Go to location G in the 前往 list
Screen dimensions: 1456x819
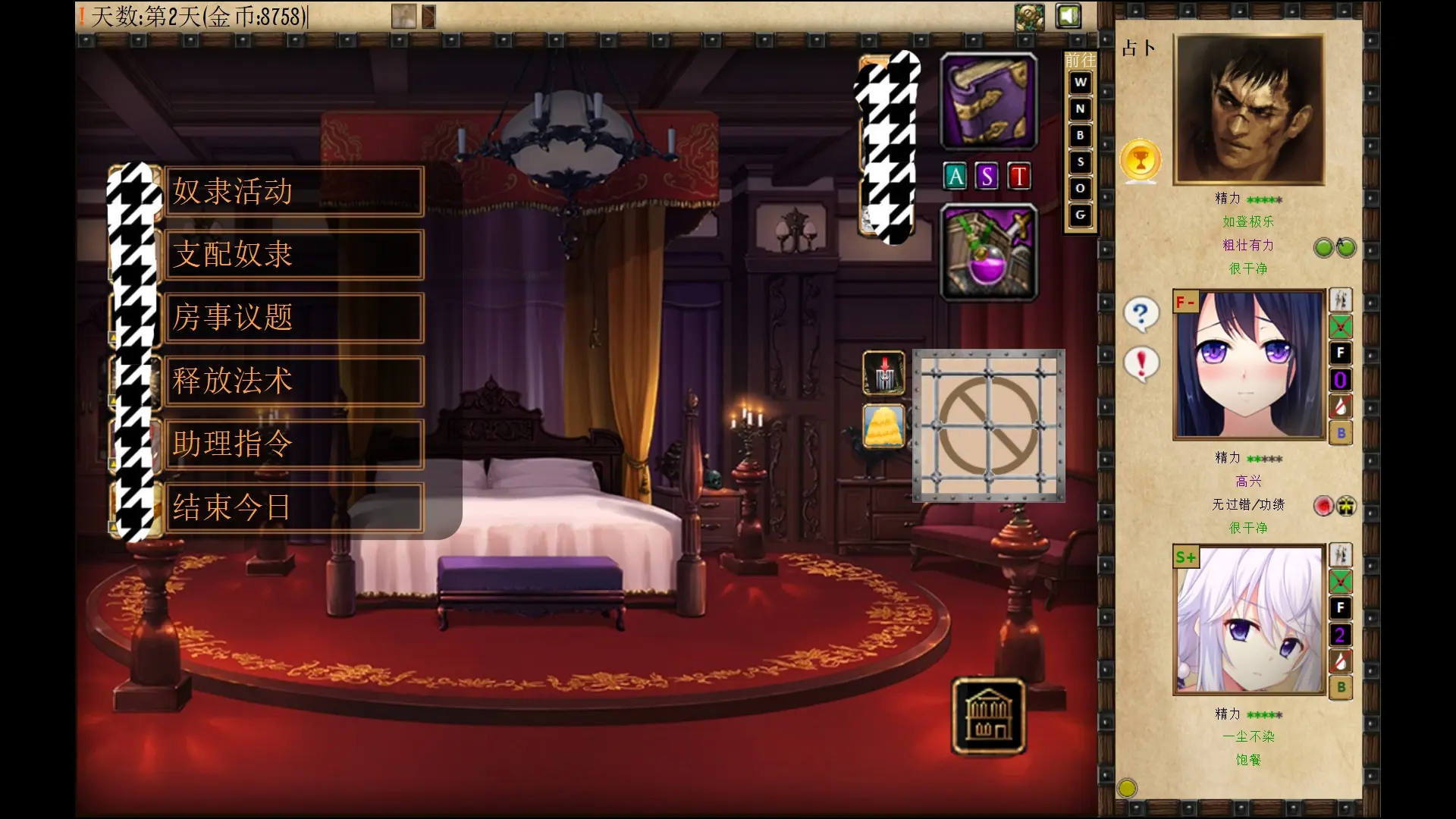[x=1081, y=215]
